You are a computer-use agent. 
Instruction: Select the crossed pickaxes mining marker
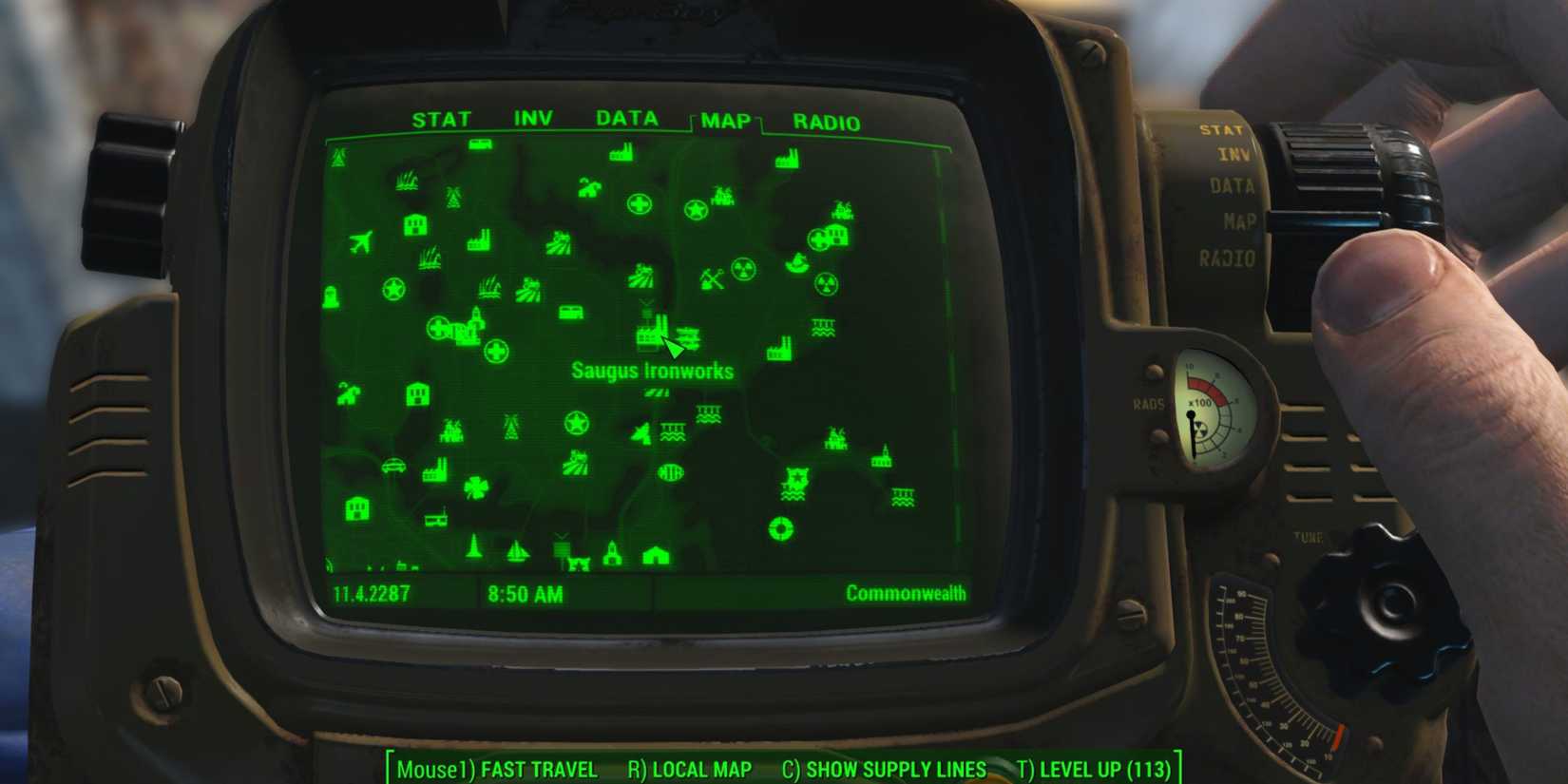coord(710,277)
